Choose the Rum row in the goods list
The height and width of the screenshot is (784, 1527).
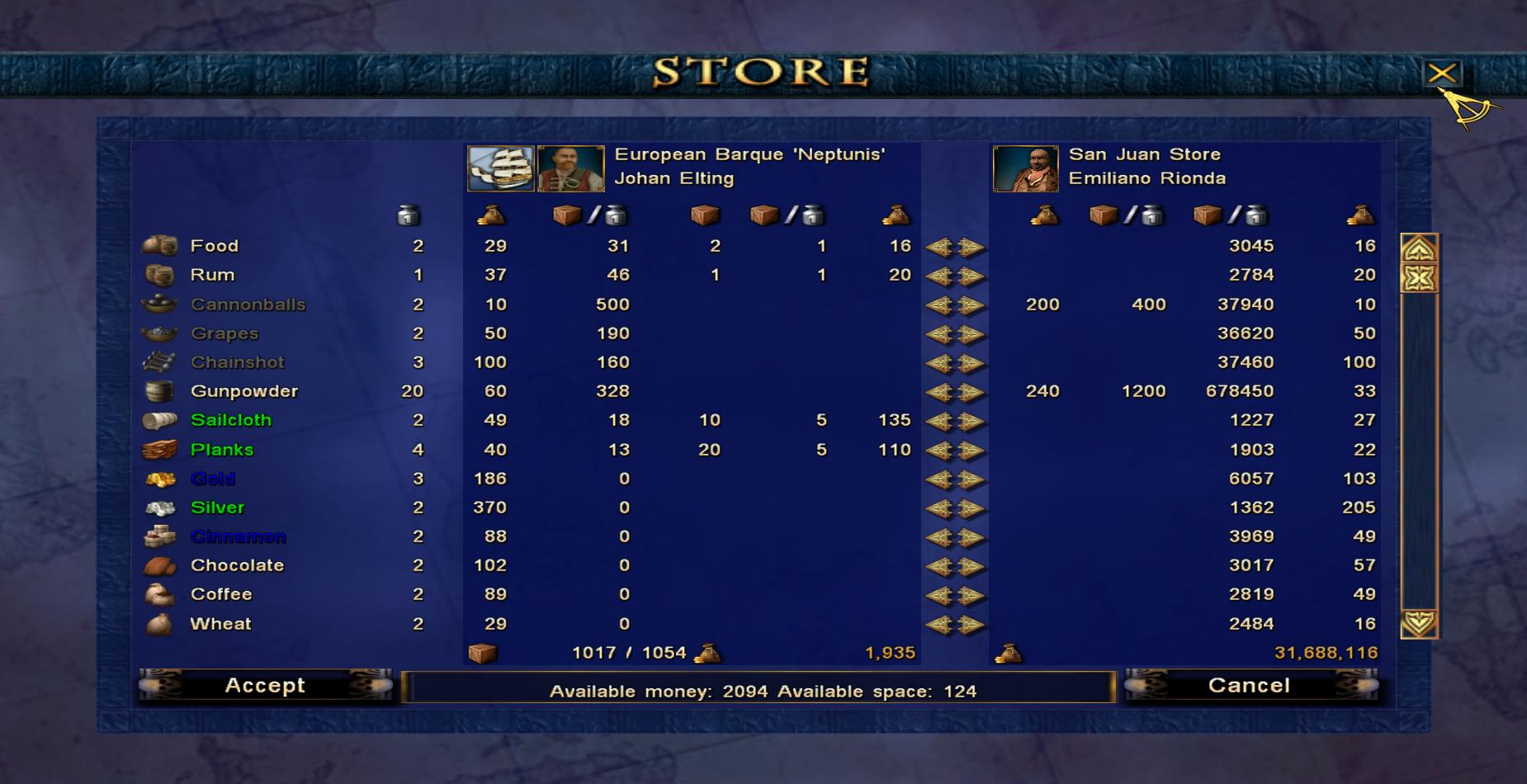(x=212, y=275)
